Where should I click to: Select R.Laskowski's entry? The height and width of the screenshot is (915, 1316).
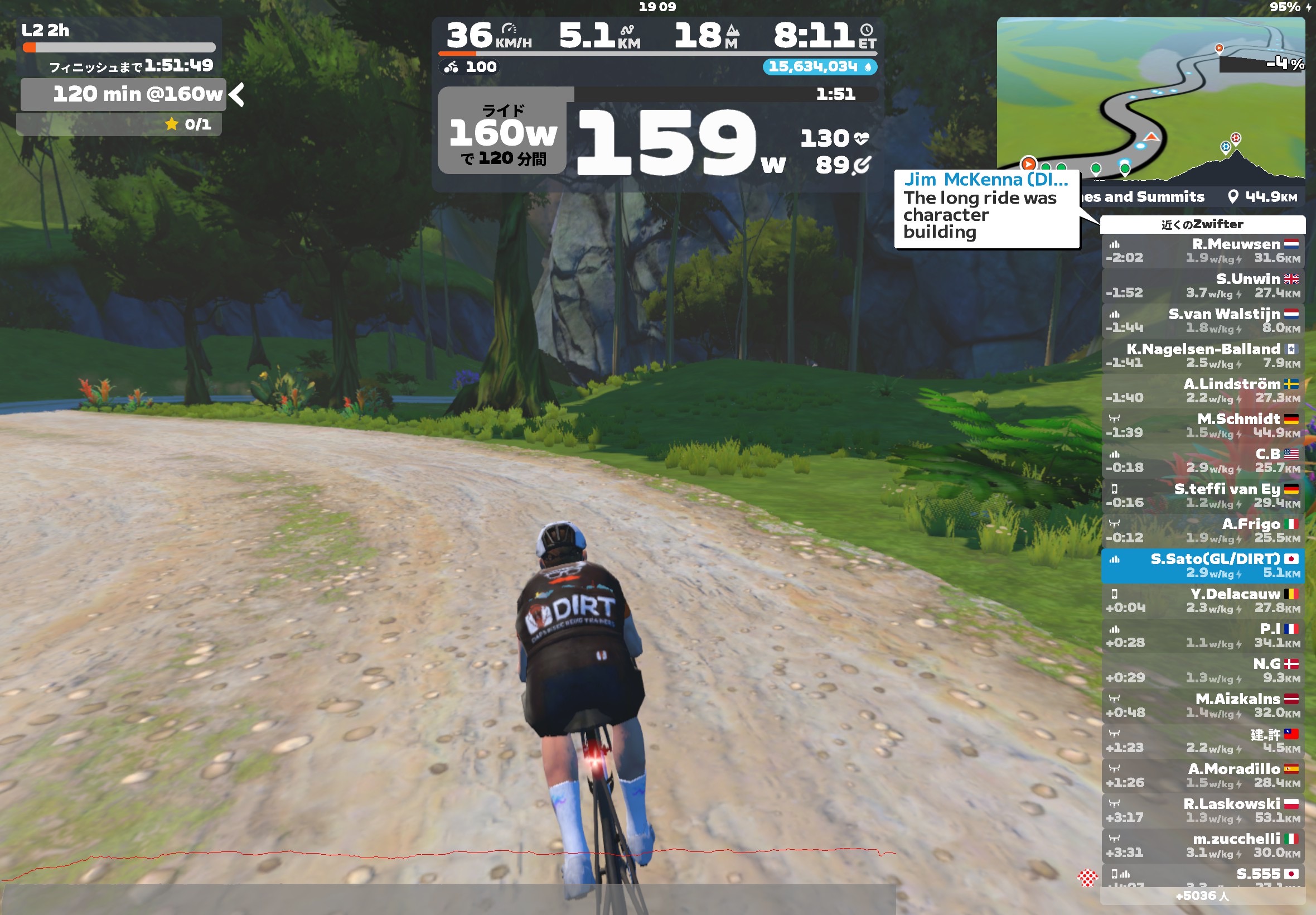click(1203, 811)
